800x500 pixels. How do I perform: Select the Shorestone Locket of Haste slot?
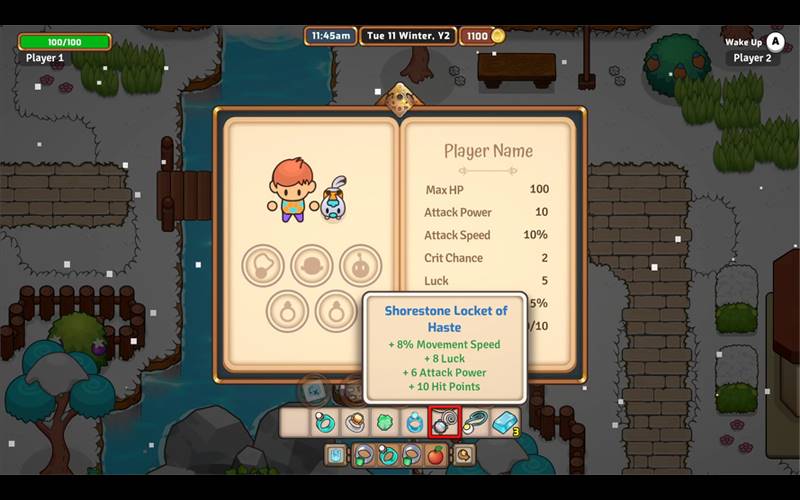click(x=444, y=423)
